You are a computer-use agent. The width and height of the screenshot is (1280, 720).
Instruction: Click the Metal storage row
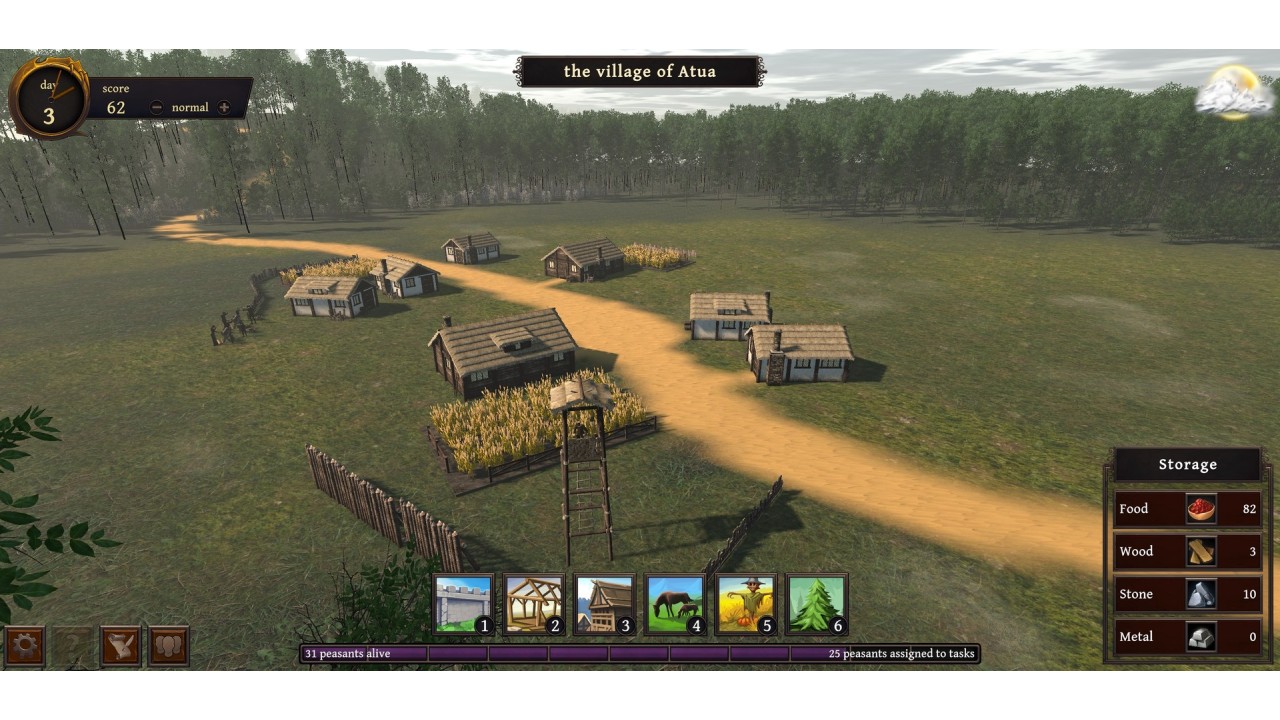click(1187, 636)
